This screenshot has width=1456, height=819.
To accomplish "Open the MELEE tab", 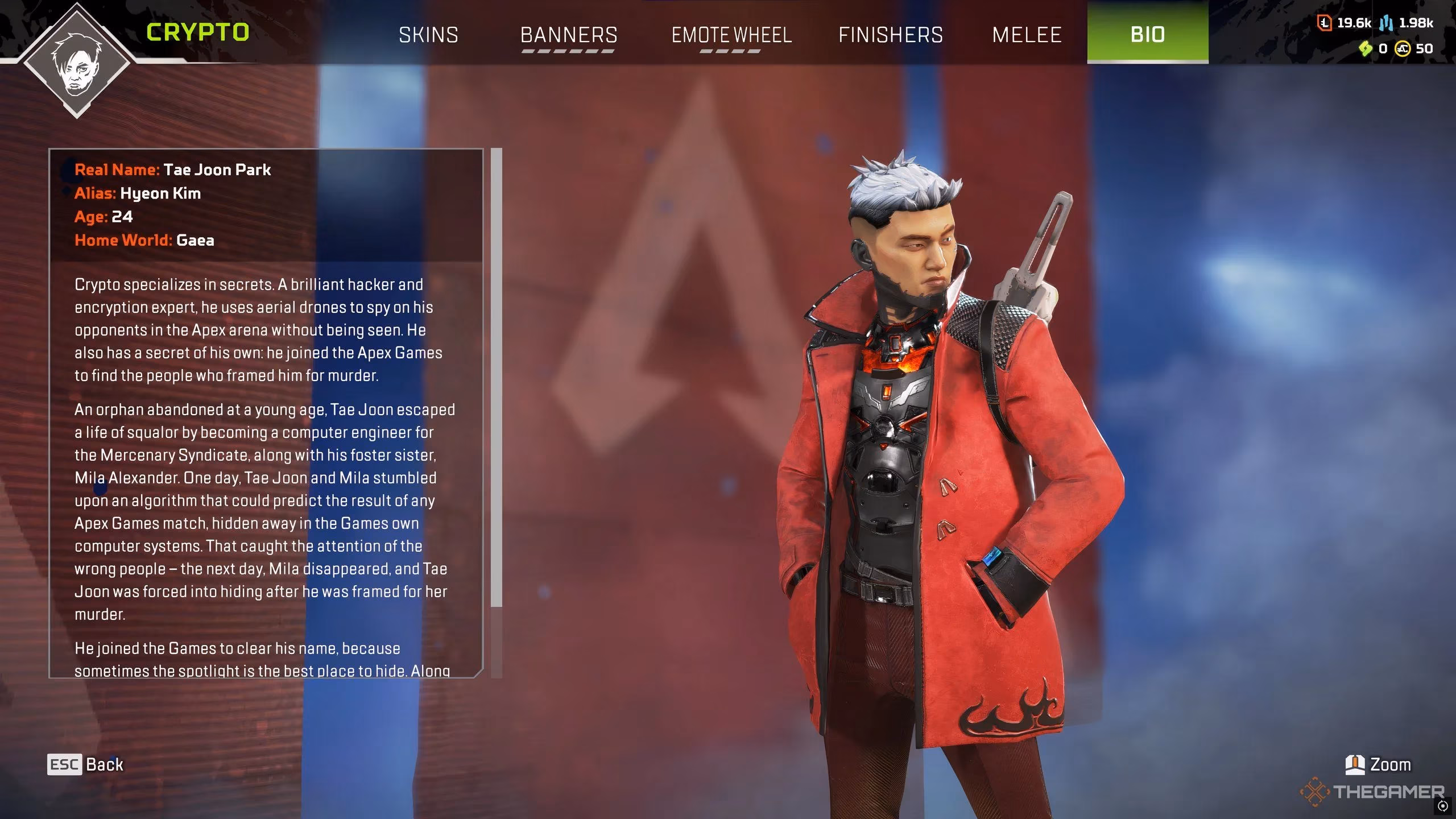I will (1027, 35).
